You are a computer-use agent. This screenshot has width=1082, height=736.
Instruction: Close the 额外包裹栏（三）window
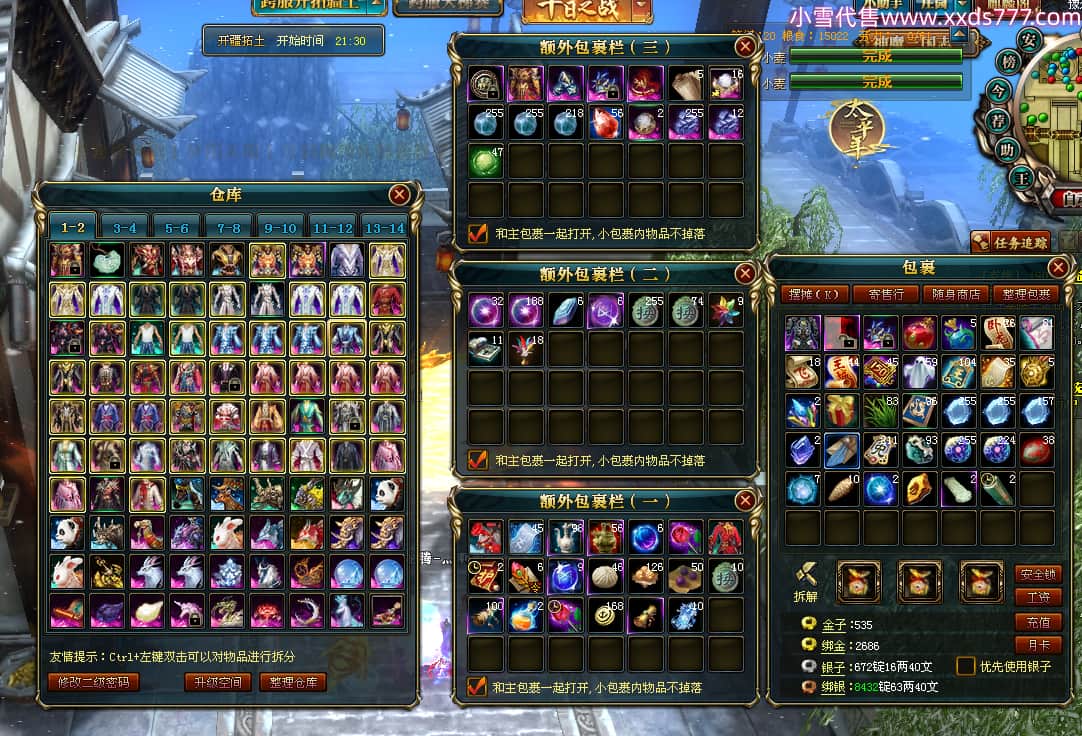pos(745,47)
